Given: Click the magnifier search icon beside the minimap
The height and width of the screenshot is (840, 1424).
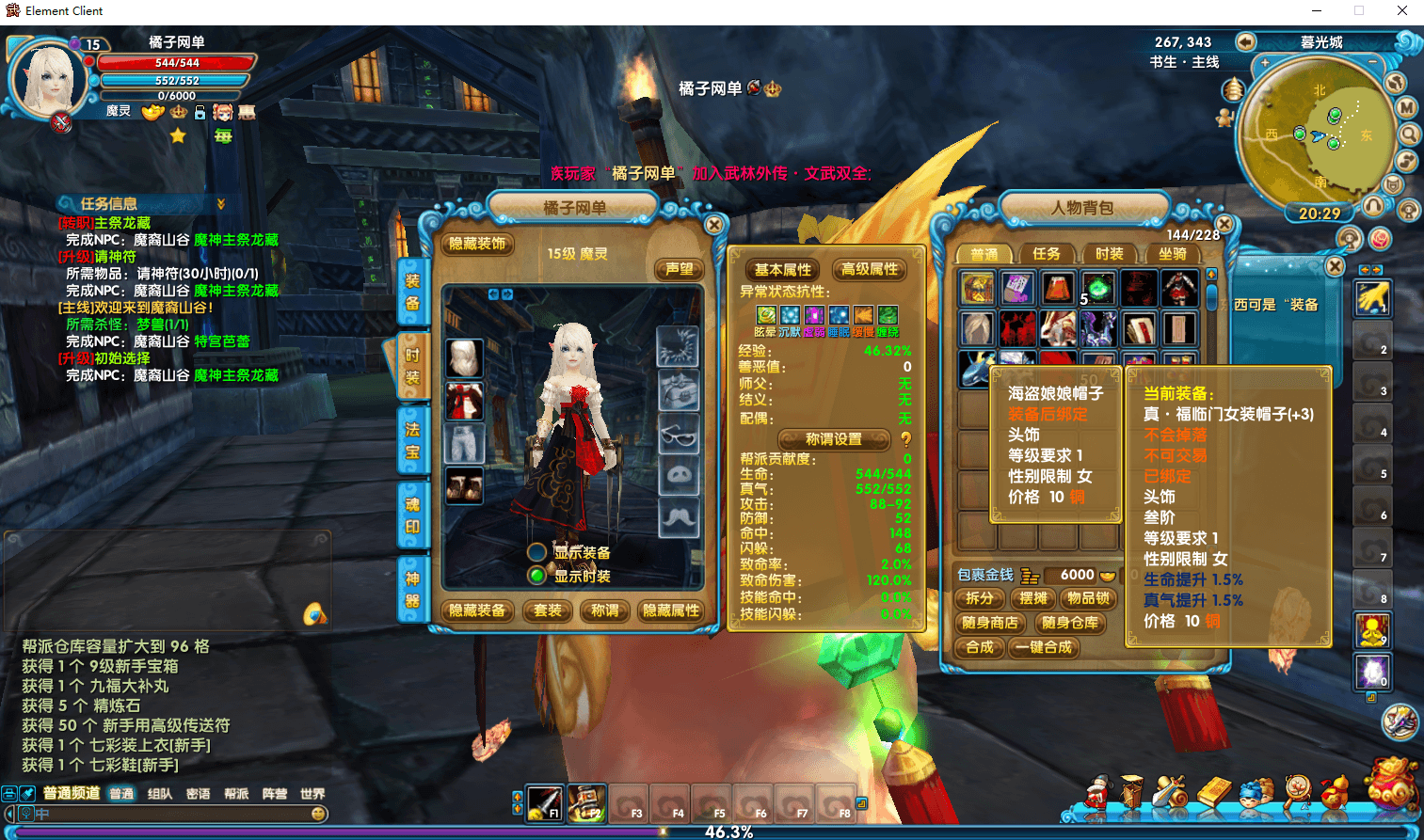Looking at the screenshot, I should [x=1409, y=134].
